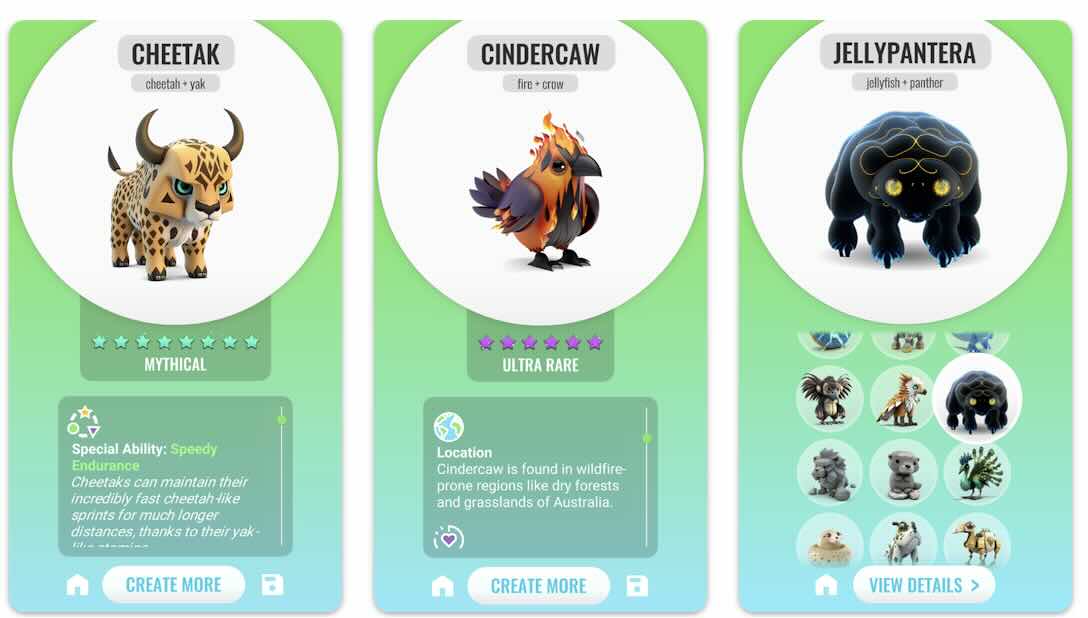Go home from the Cindercaw screen
1088x618 pixels.
pos(442,586)
